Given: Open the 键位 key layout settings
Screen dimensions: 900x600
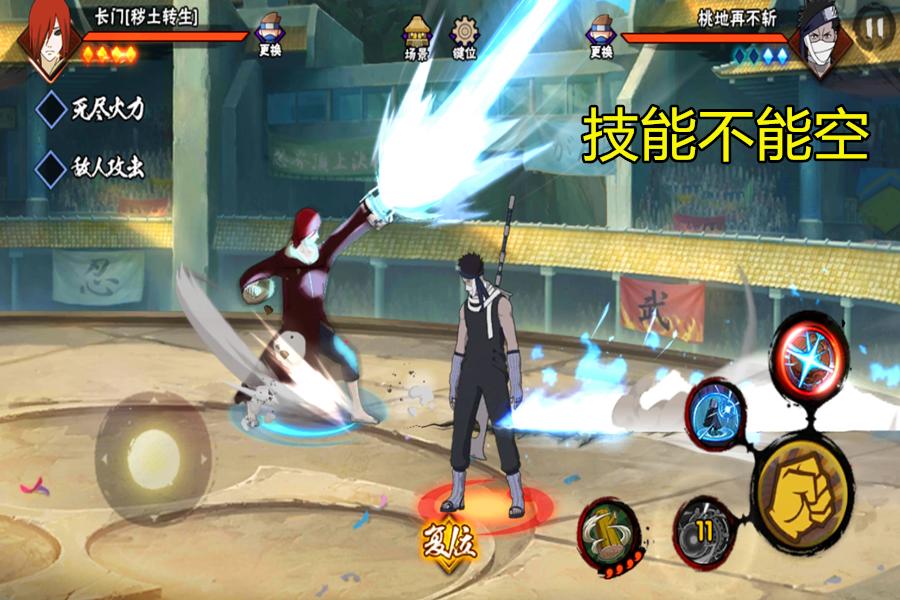Looking at the screenshot, I should click(463, 38).
